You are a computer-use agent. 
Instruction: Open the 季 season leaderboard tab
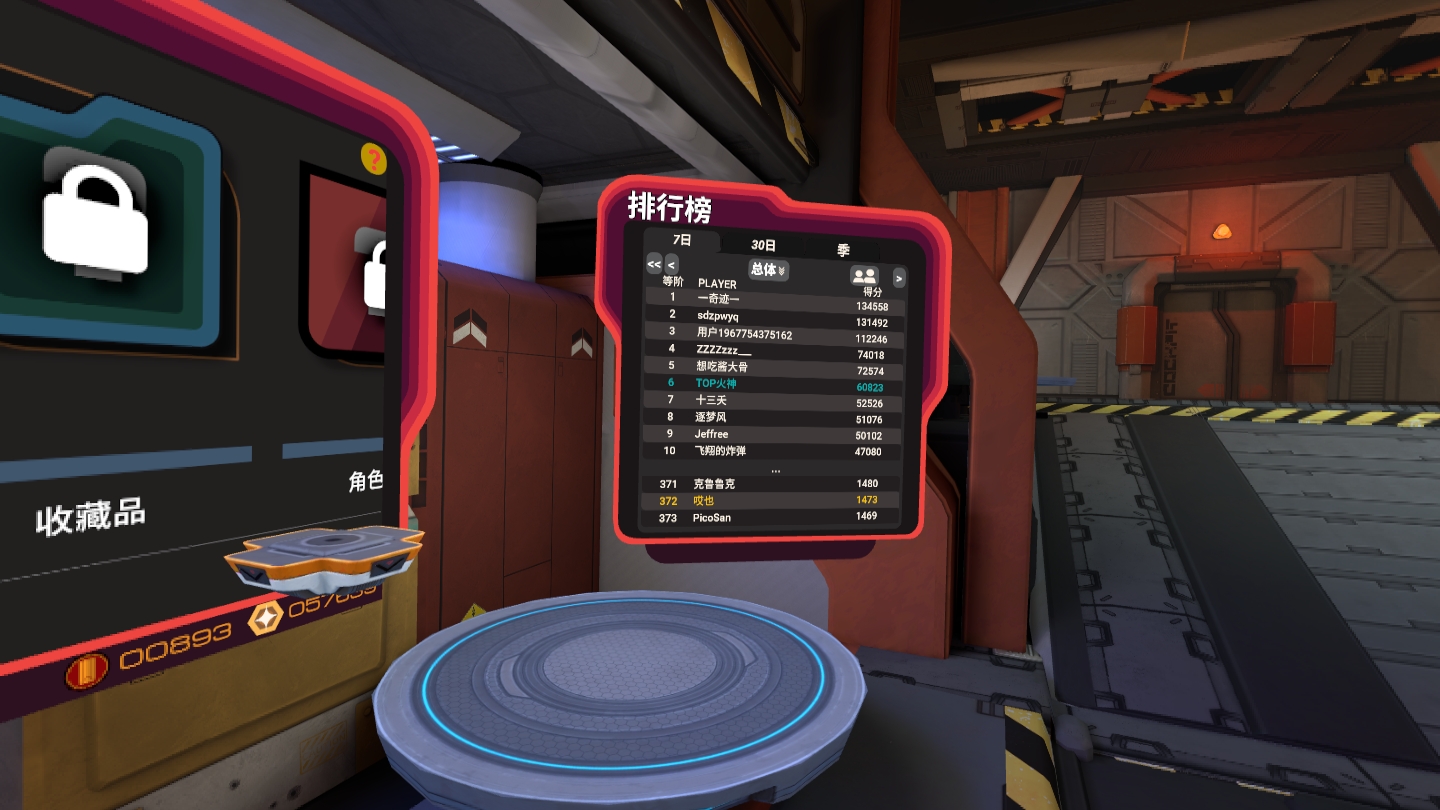[x=843, y=250]
